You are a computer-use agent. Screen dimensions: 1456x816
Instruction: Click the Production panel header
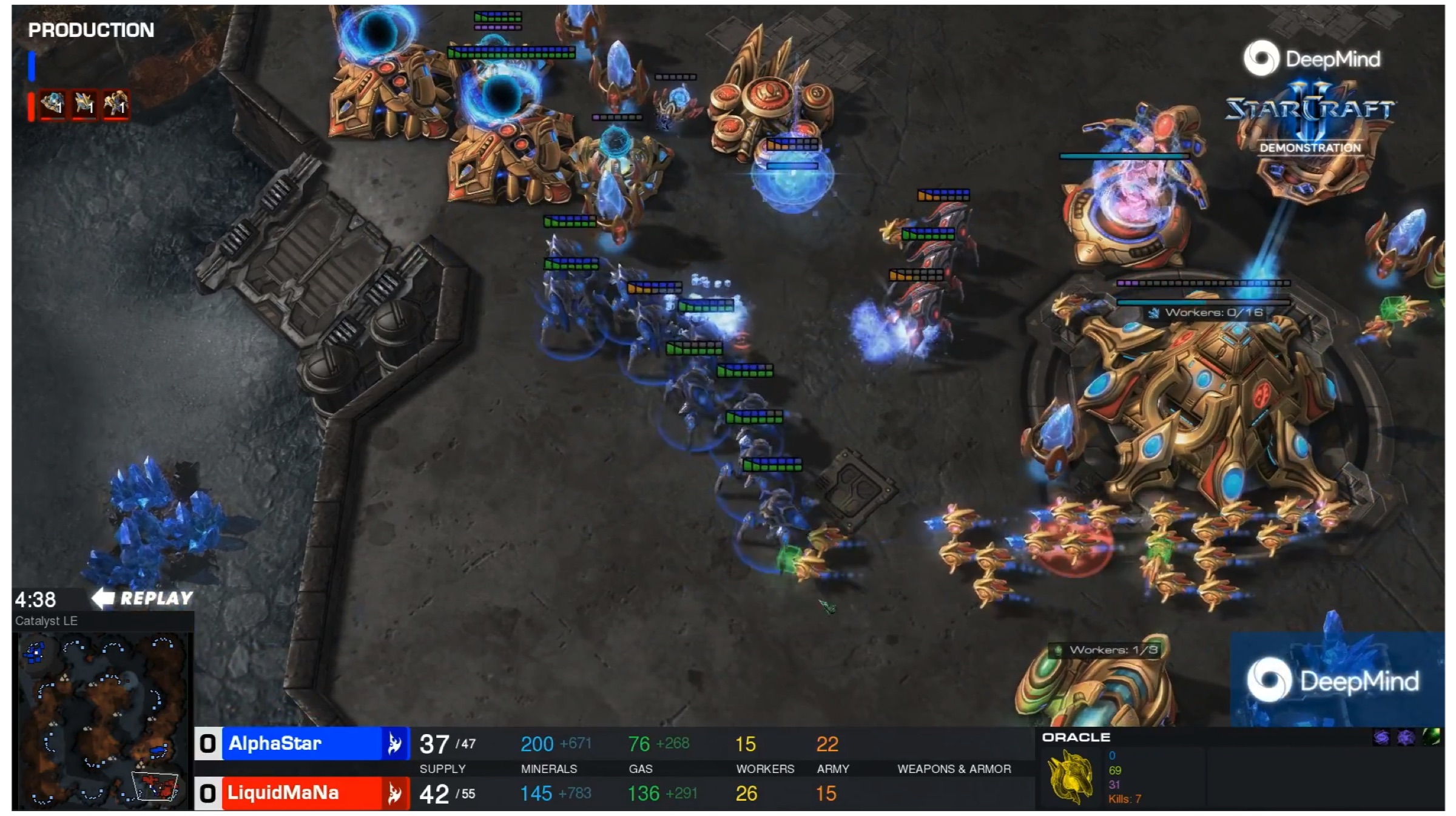pos(91,30)
